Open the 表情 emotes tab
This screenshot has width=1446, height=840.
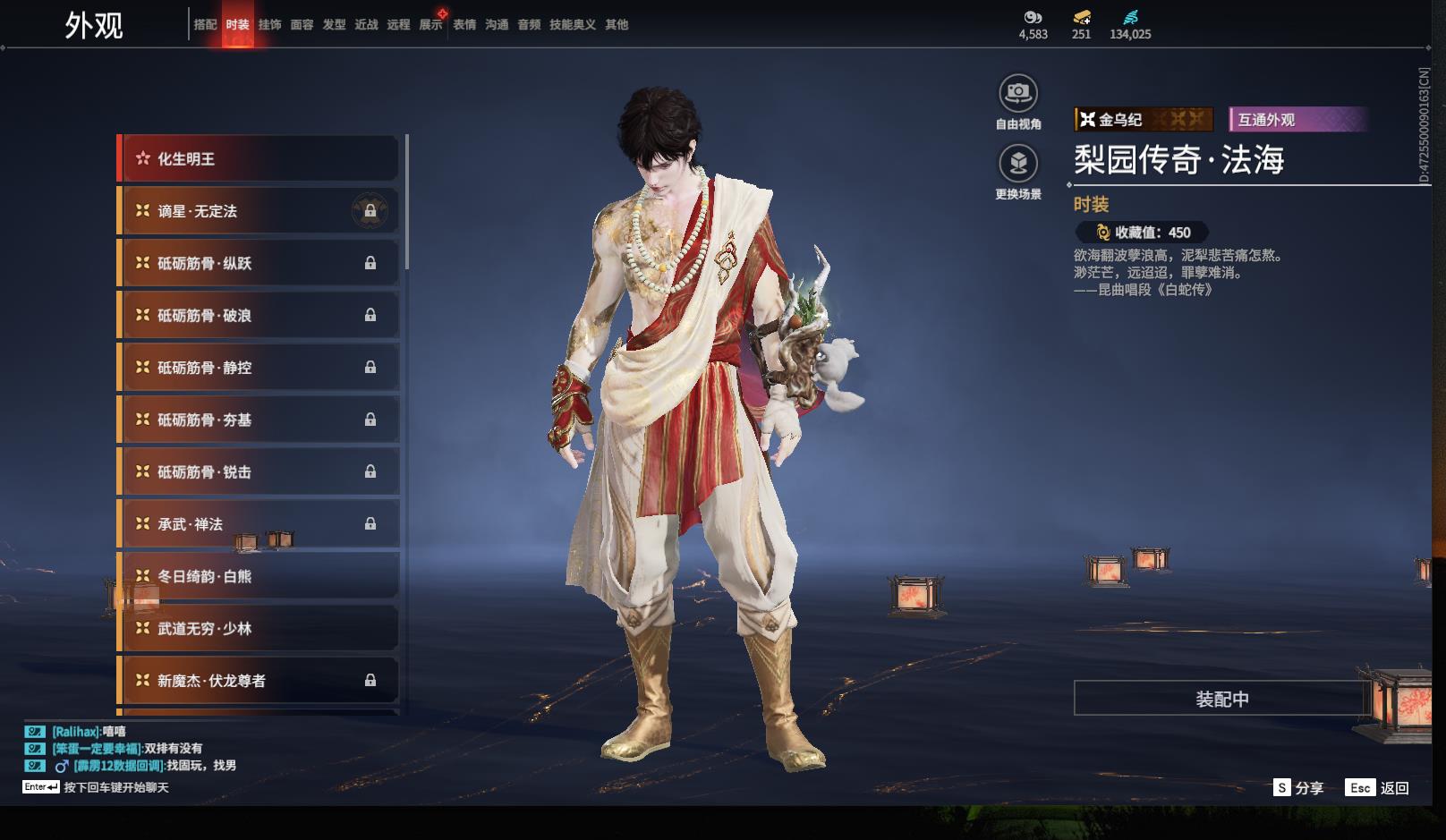coord(464,25)
